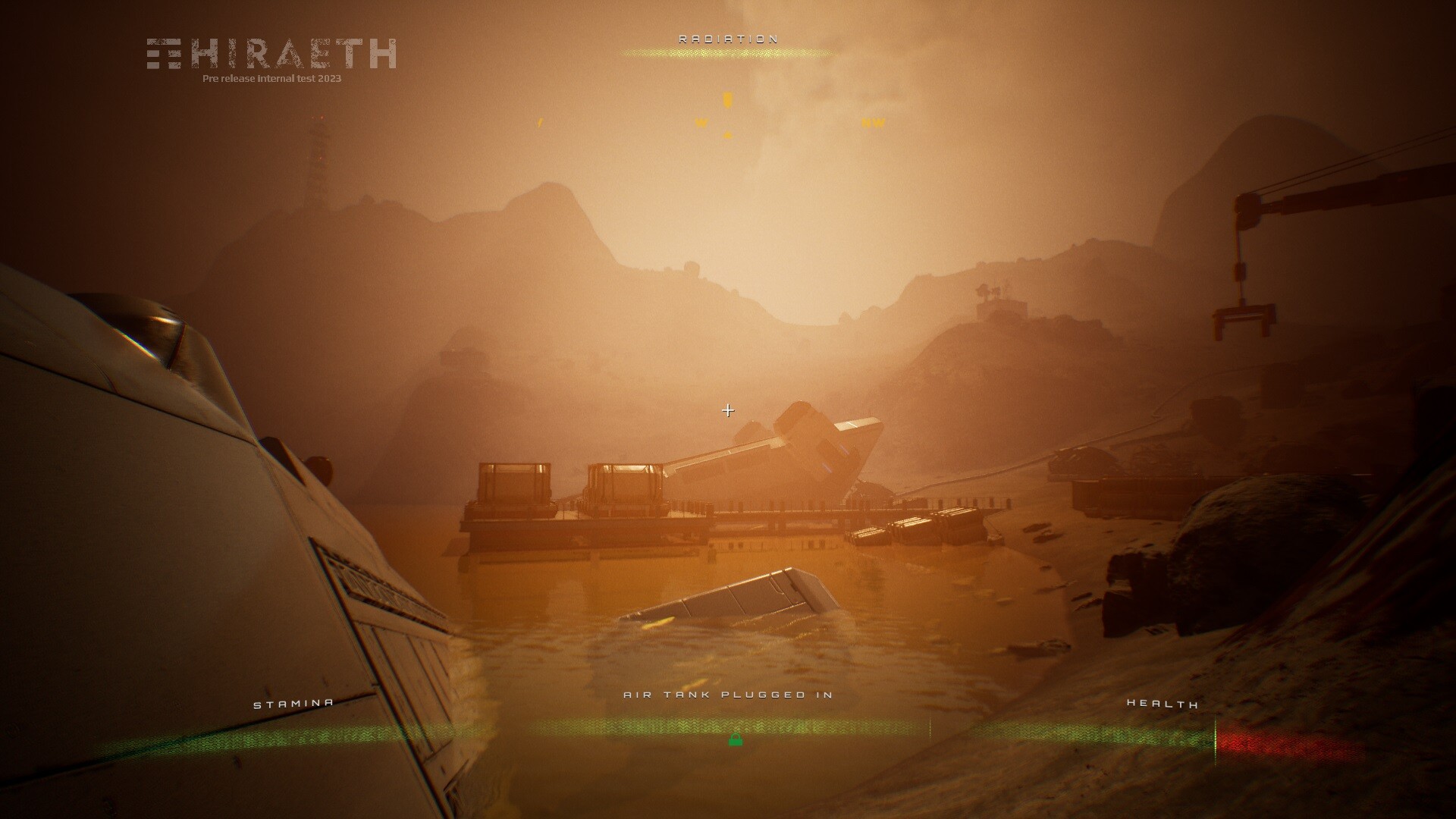Open the RADIATION HUD section

728,45
